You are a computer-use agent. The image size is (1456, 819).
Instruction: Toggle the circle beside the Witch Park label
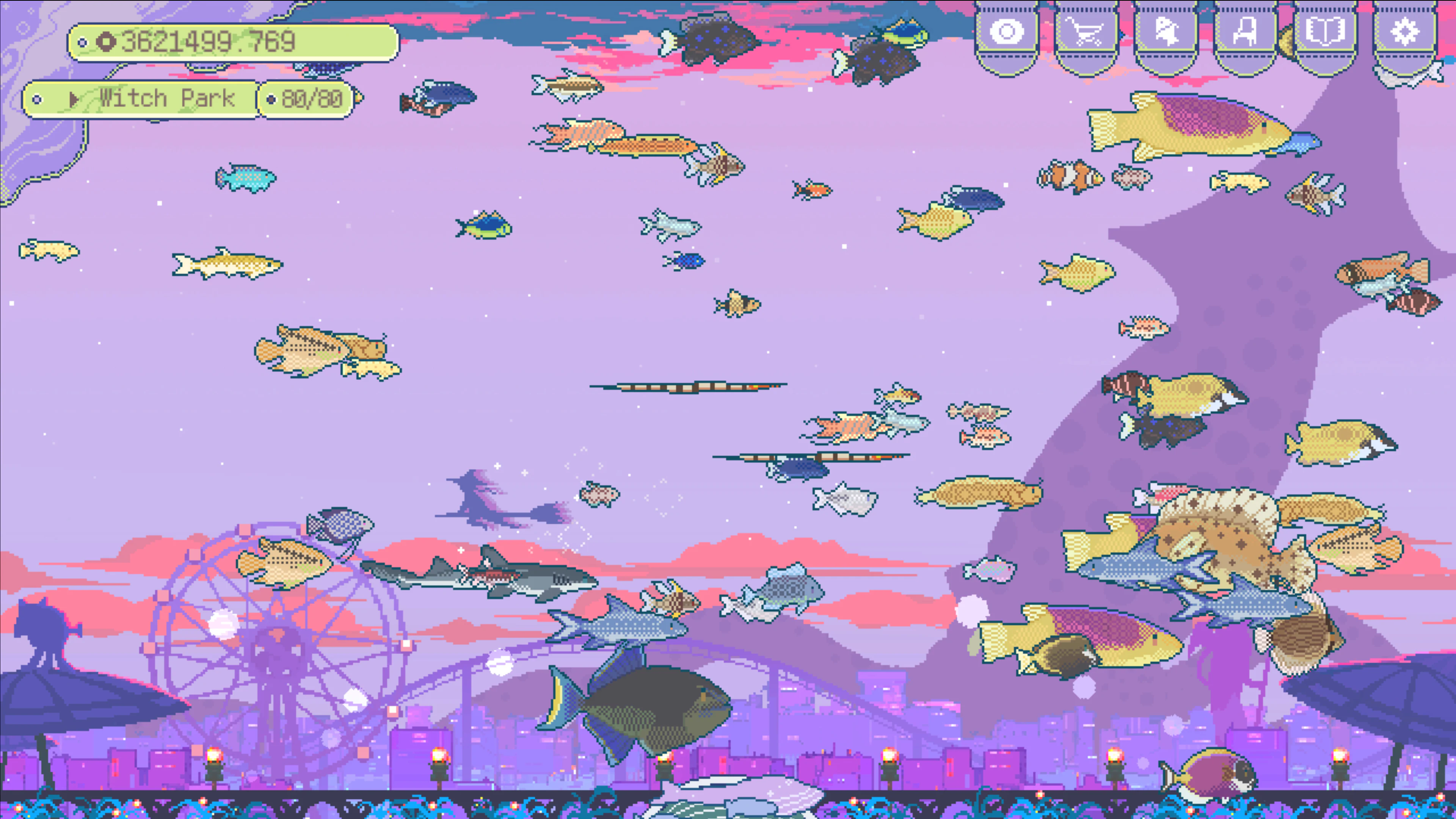click(37, 98)
